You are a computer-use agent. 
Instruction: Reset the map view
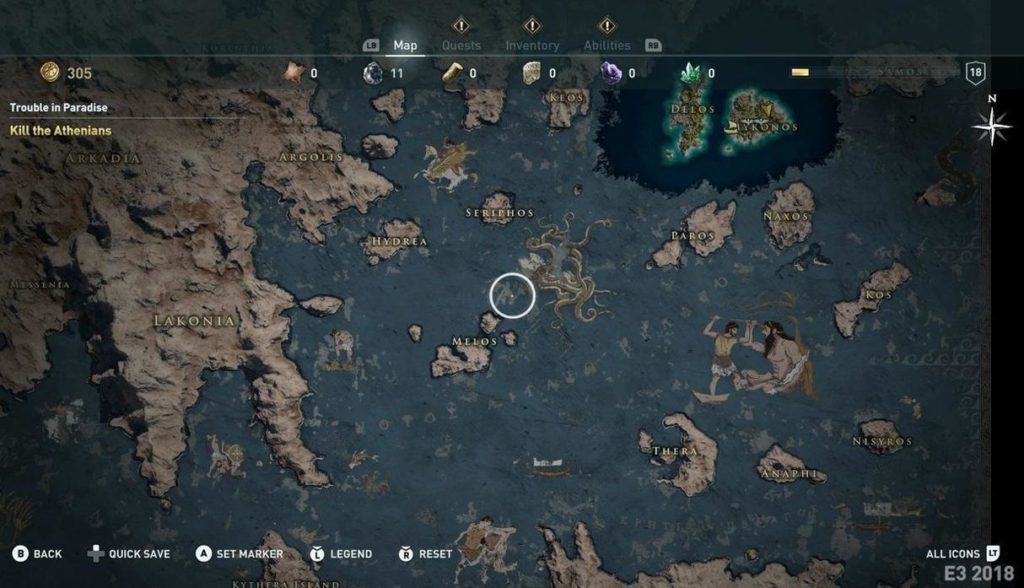pyautogui.click(x=426, y=554)
